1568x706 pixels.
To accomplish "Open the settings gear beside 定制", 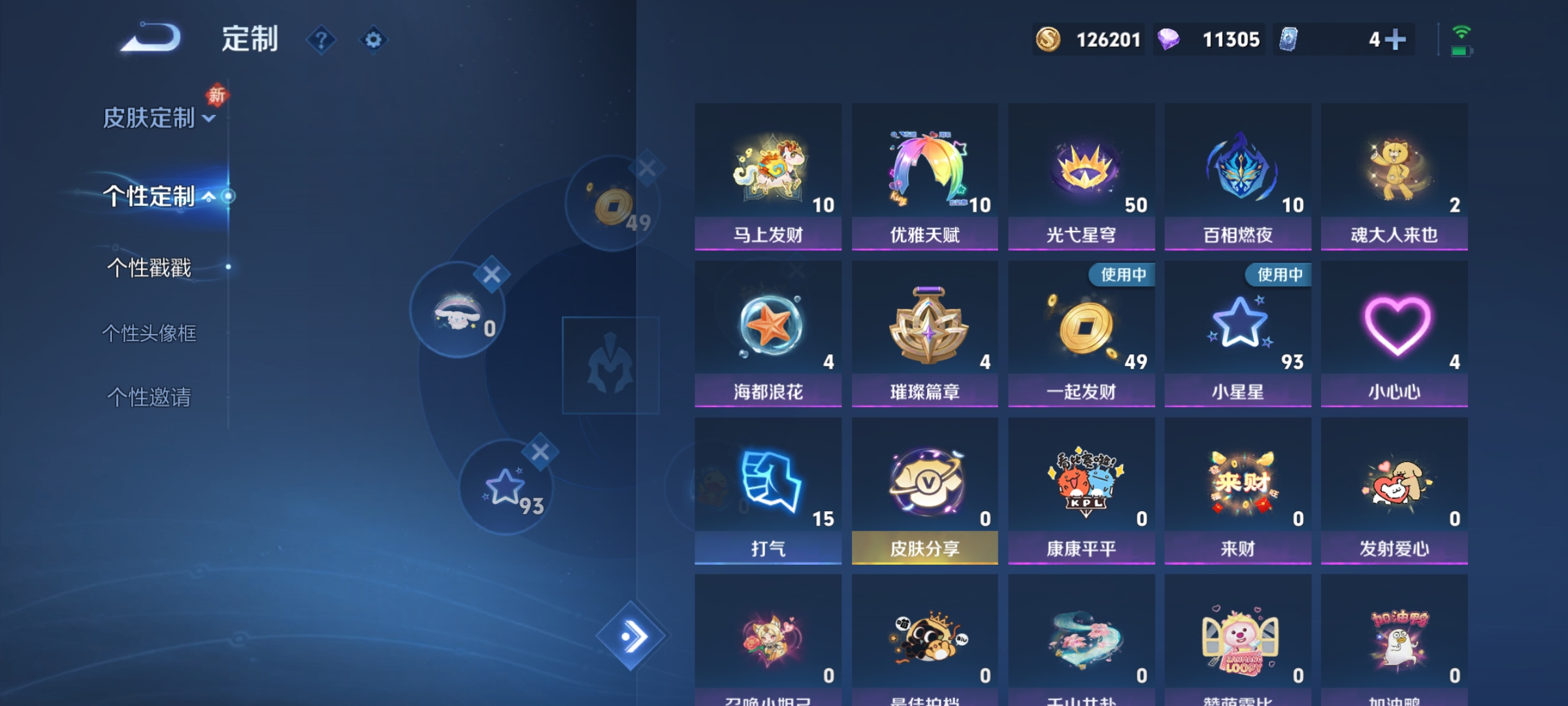I will [374, 39].
